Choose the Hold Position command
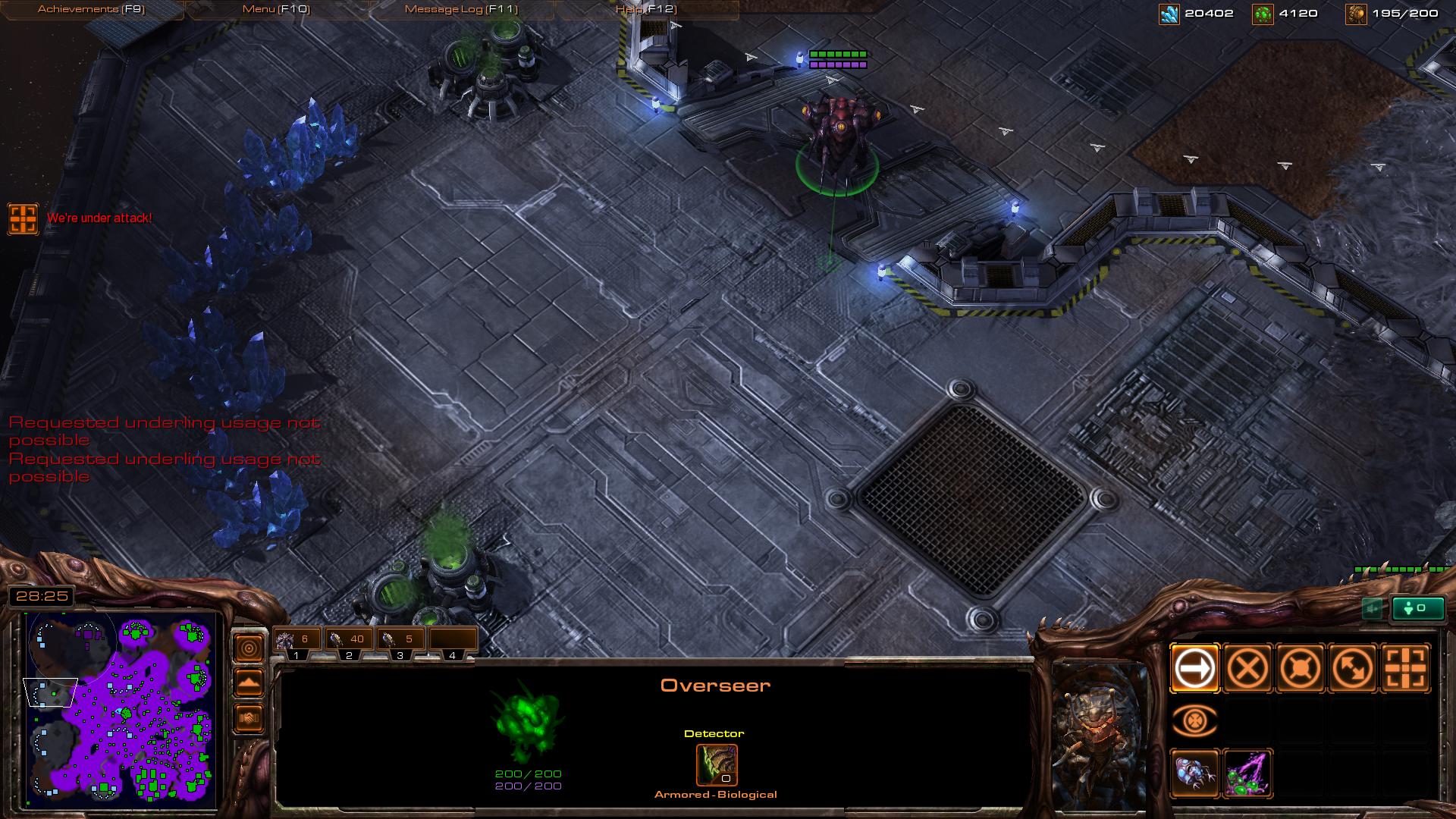 click(x=1300, y=668)
